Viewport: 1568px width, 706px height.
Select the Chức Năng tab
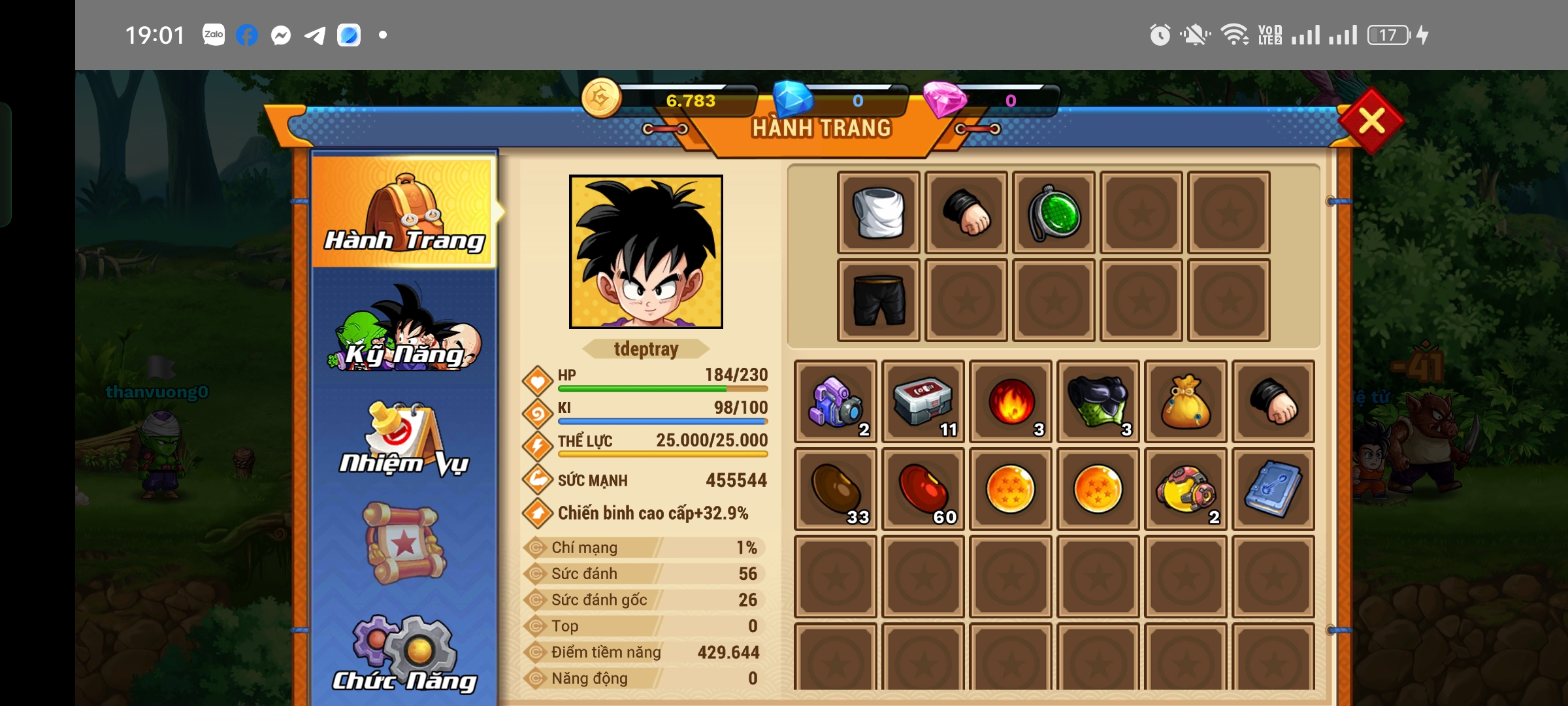tap(404, 654)
